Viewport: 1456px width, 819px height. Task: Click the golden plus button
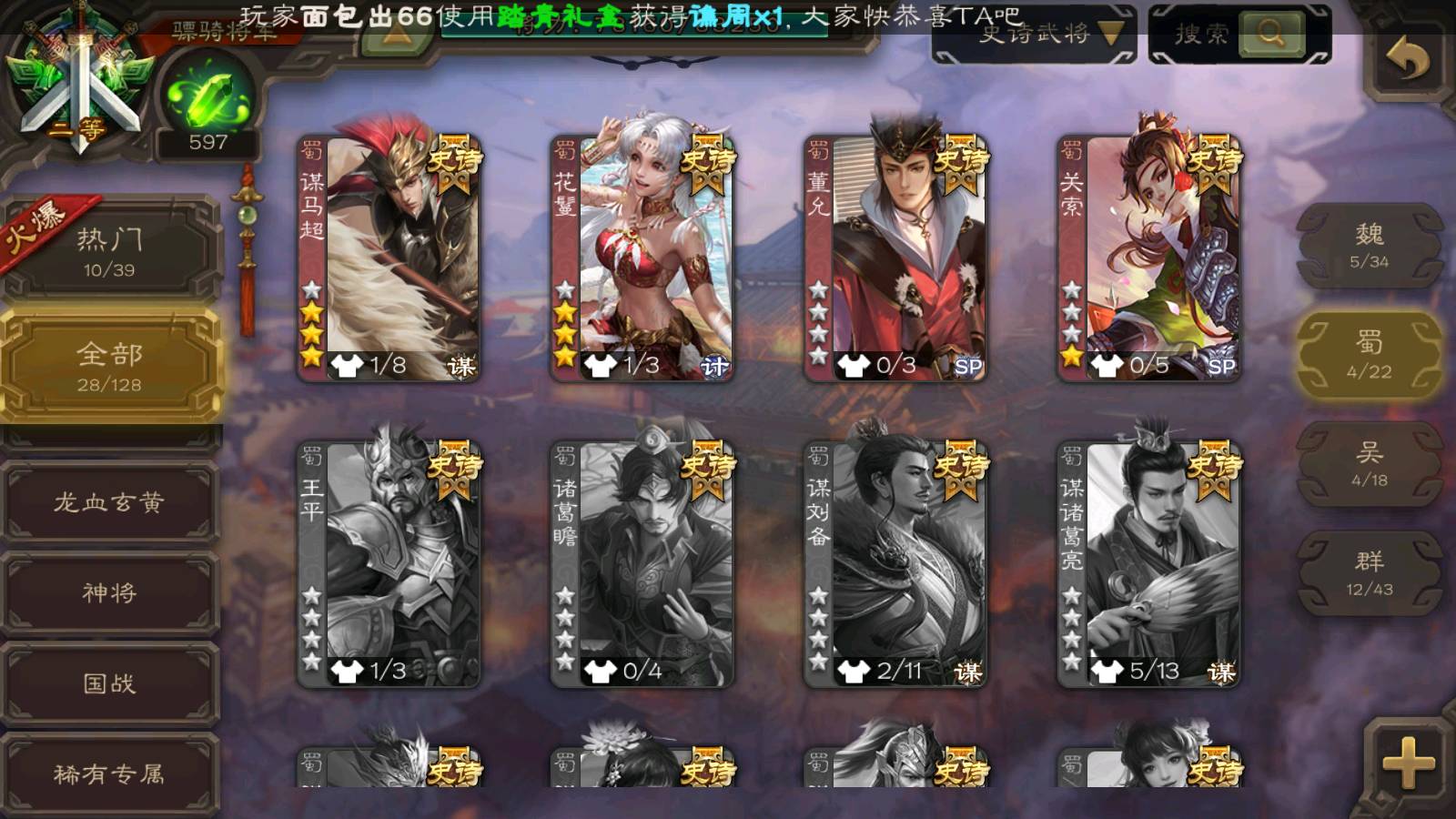point(1408,763)
